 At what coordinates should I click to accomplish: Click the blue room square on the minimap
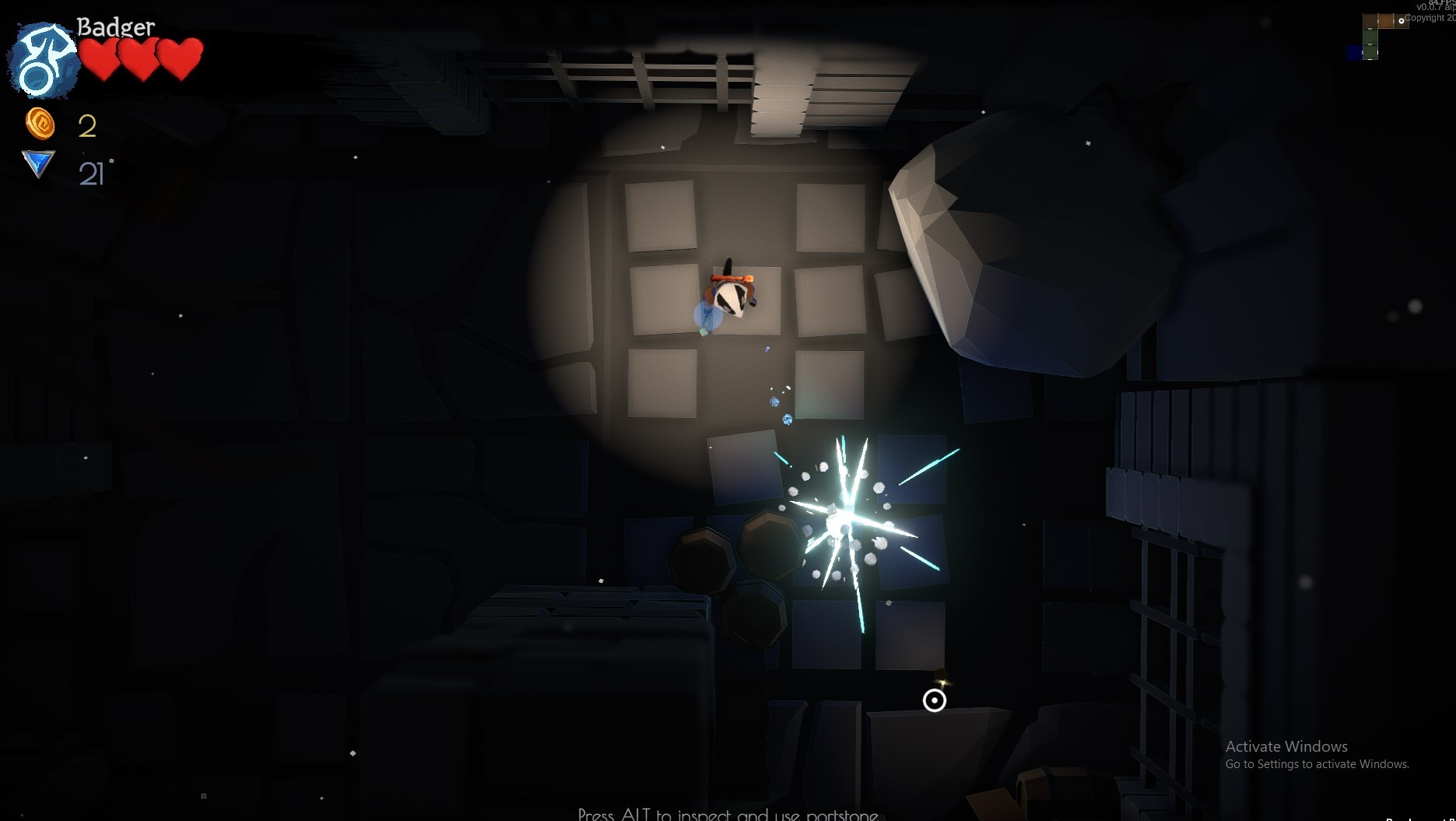tap(1355, 51)
